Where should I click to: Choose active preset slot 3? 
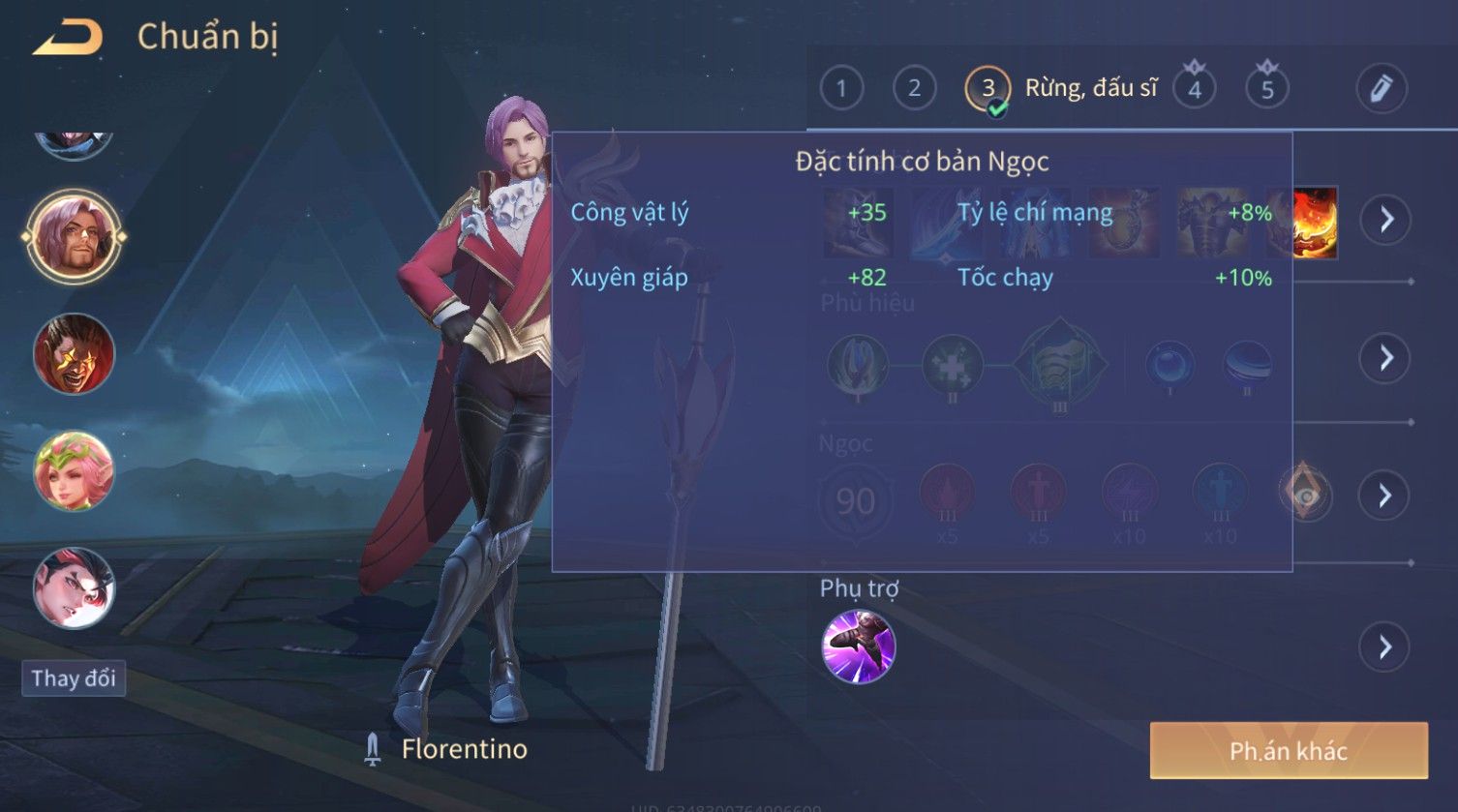point(987,89)
